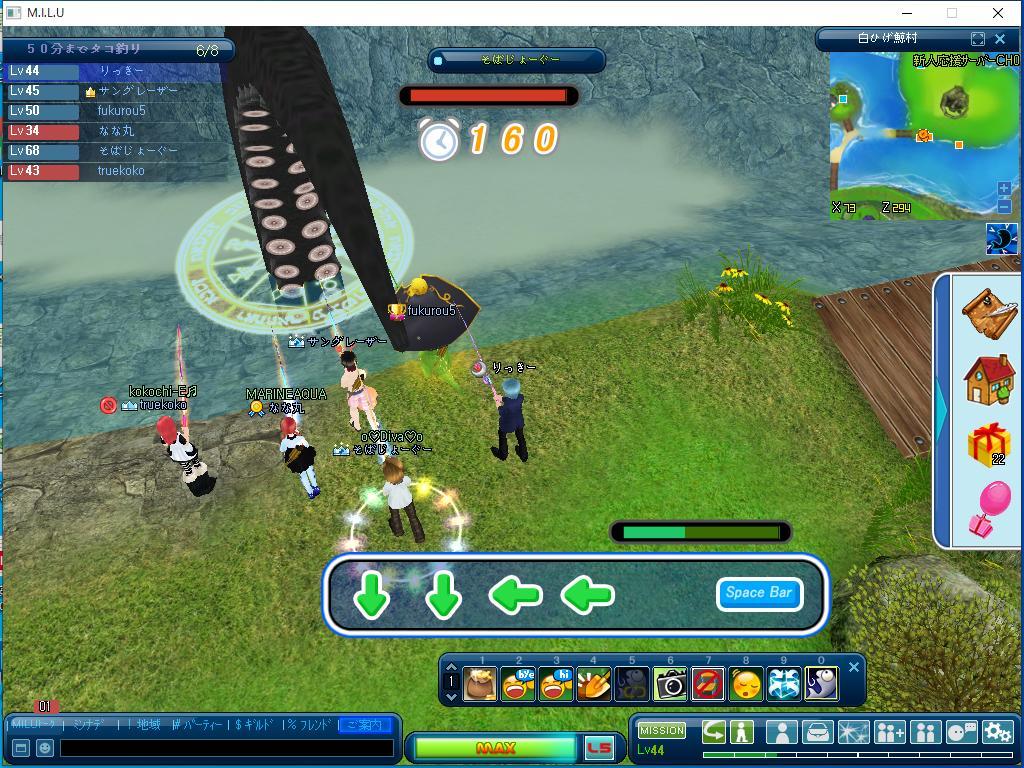Select the gold coin bag hotbar slot
The height and width of the screenshot is (768, 1024).
480,684
